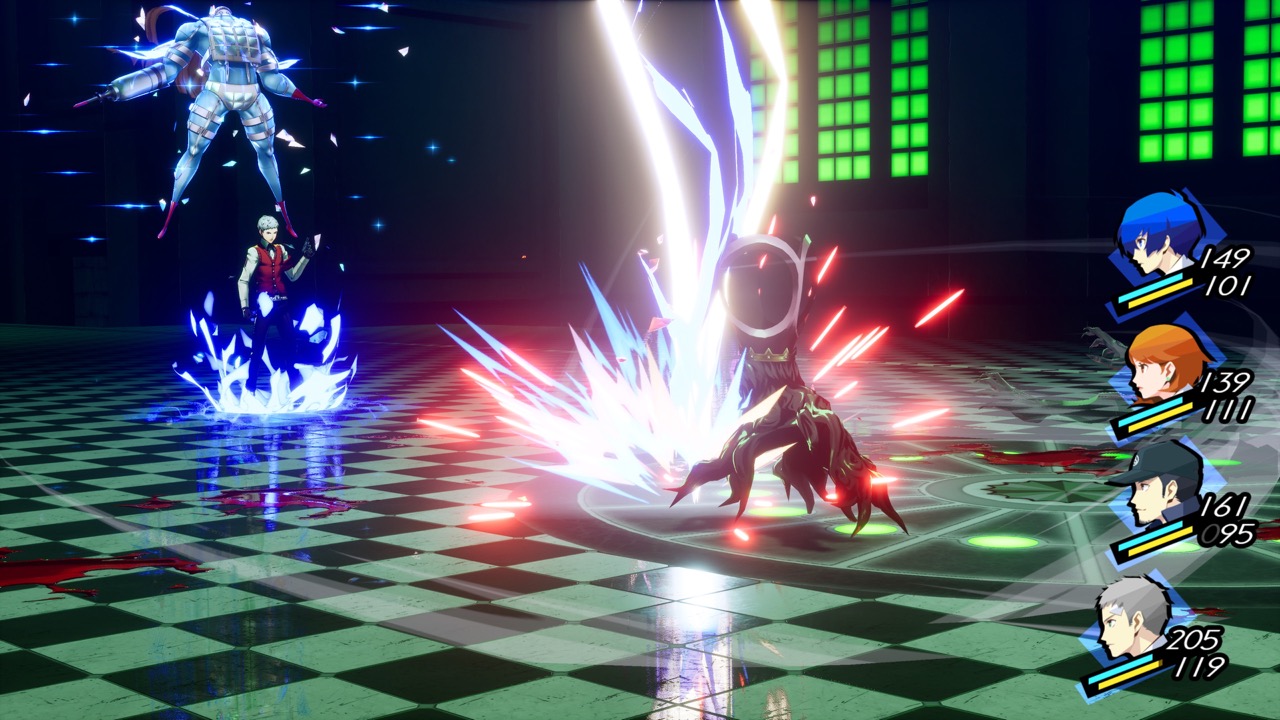Click the HP value 149
This screenshot has height=720, width=1280.
(1230, 260)
